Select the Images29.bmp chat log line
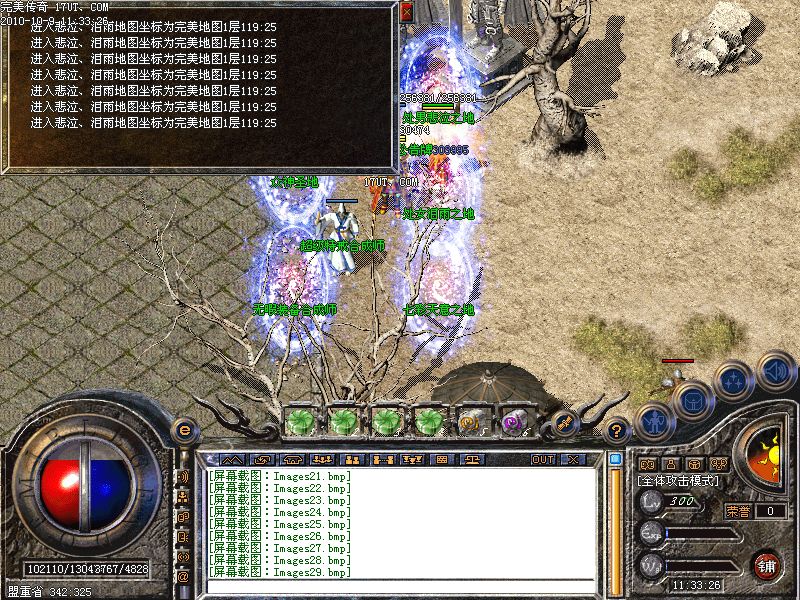Image resolution: width=800 pixels, height=600 pixels. coord(280,573)
